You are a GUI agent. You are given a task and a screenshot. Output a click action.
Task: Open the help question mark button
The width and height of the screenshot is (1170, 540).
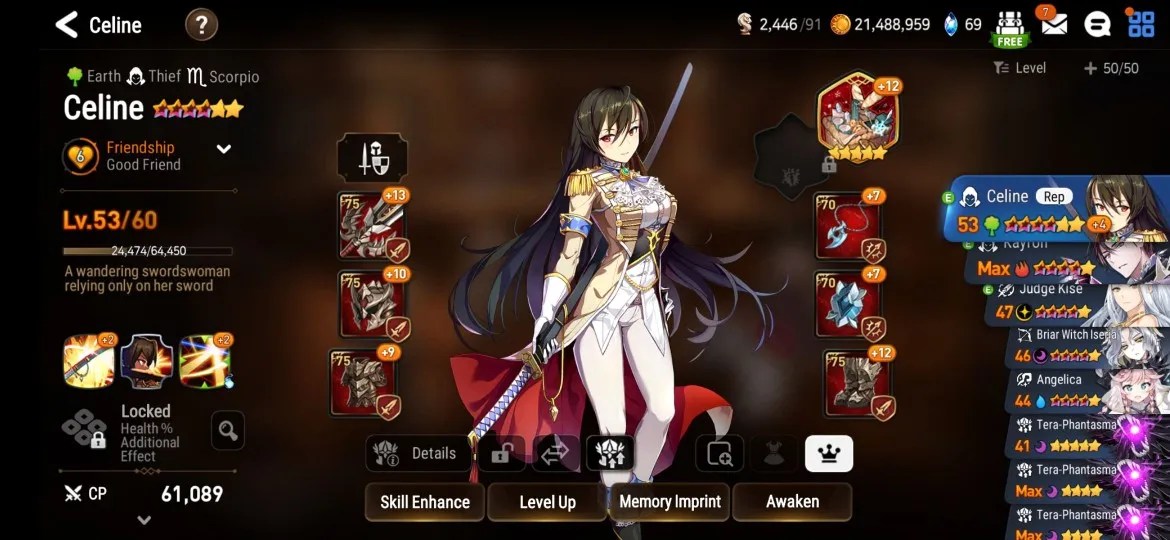[201, 25]
